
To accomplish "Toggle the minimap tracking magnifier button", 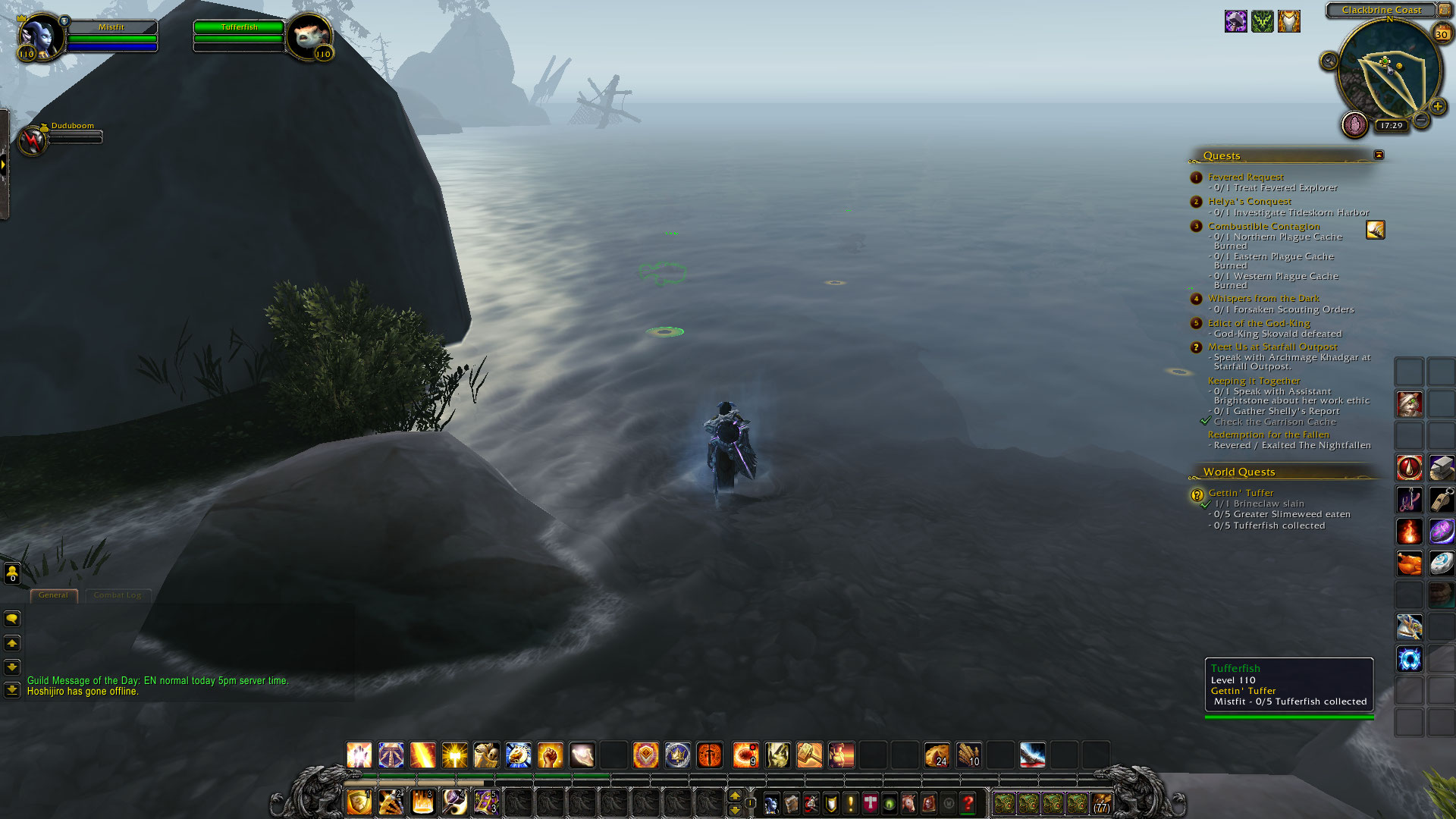I will click(x=1329, y=61).
